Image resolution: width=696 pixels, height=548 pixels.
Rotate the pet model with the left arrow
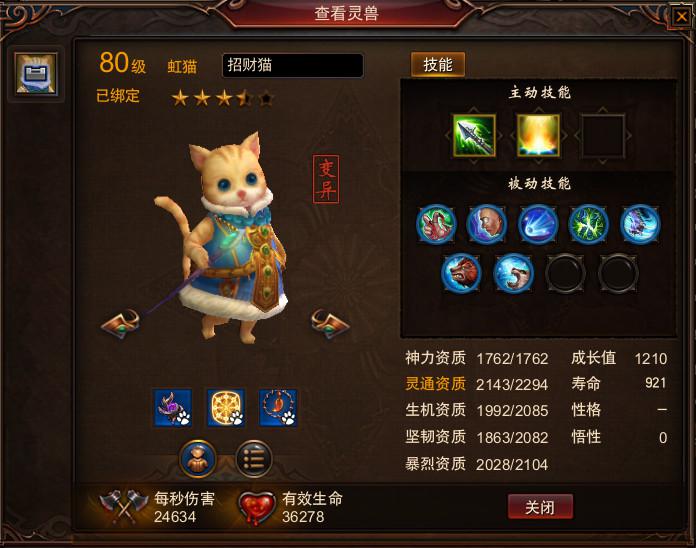point(120,324)
